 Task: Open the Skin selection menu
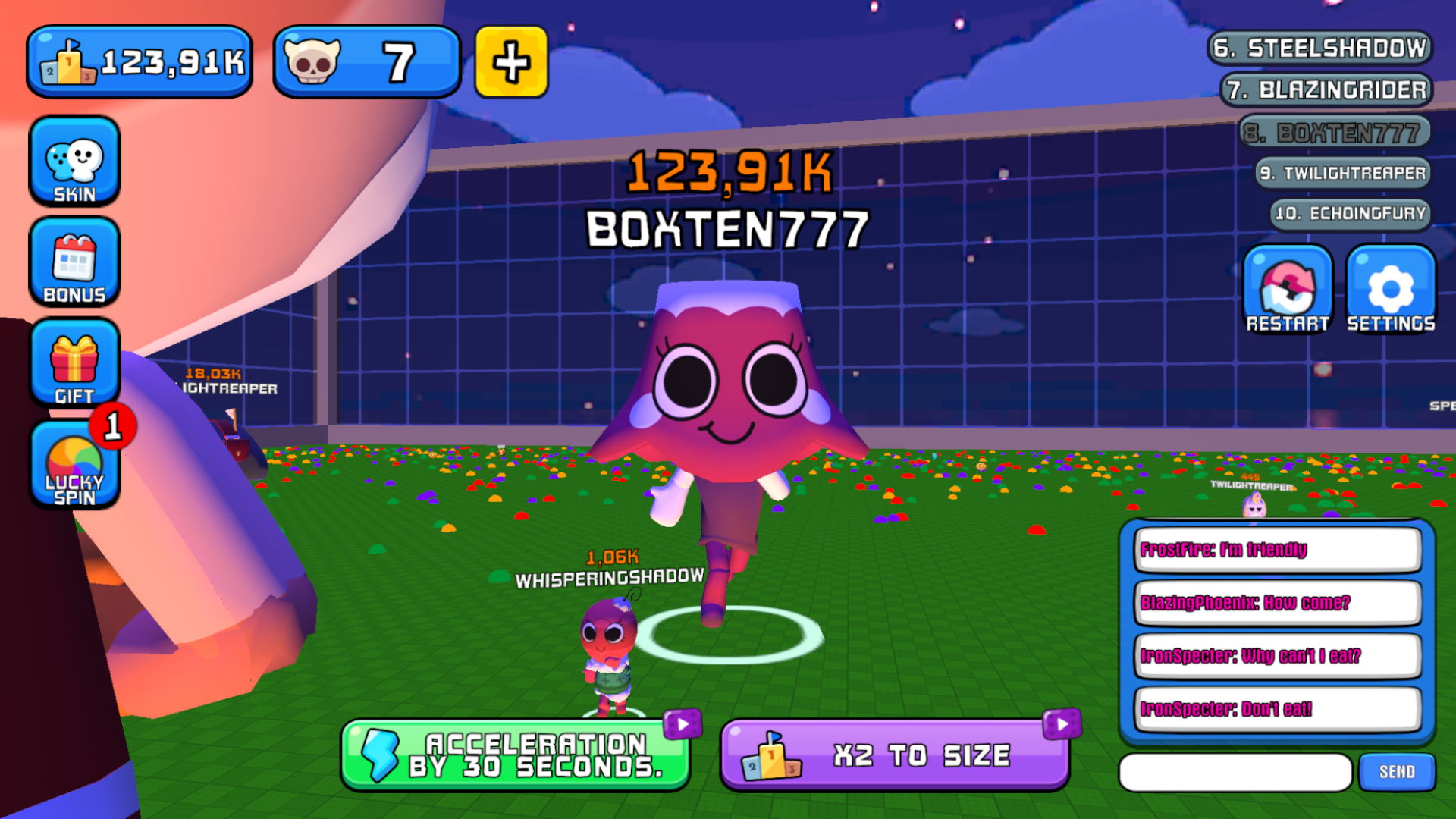(x=74, y=162)
